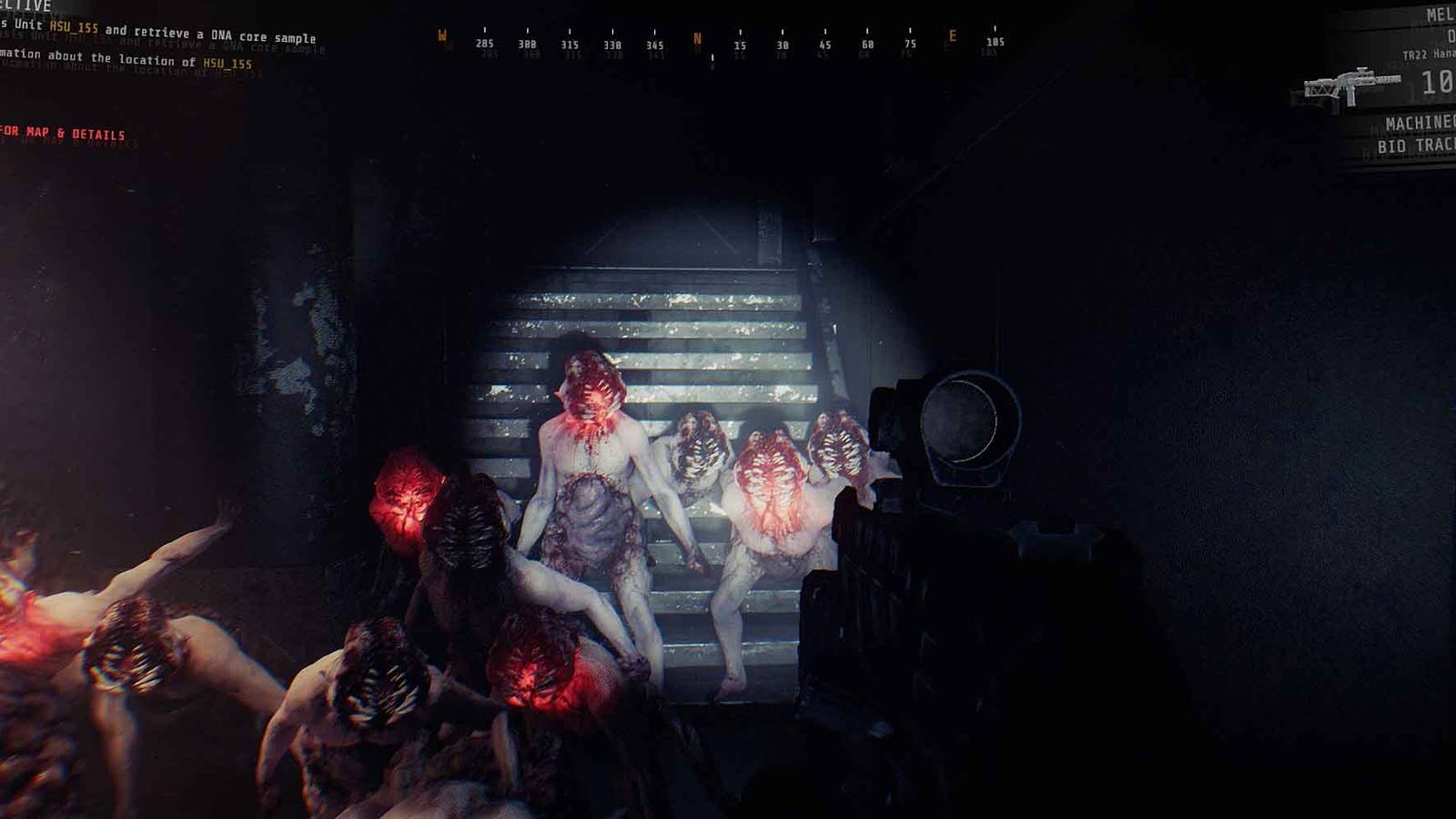Click the compass W marker

click(440, 36)
